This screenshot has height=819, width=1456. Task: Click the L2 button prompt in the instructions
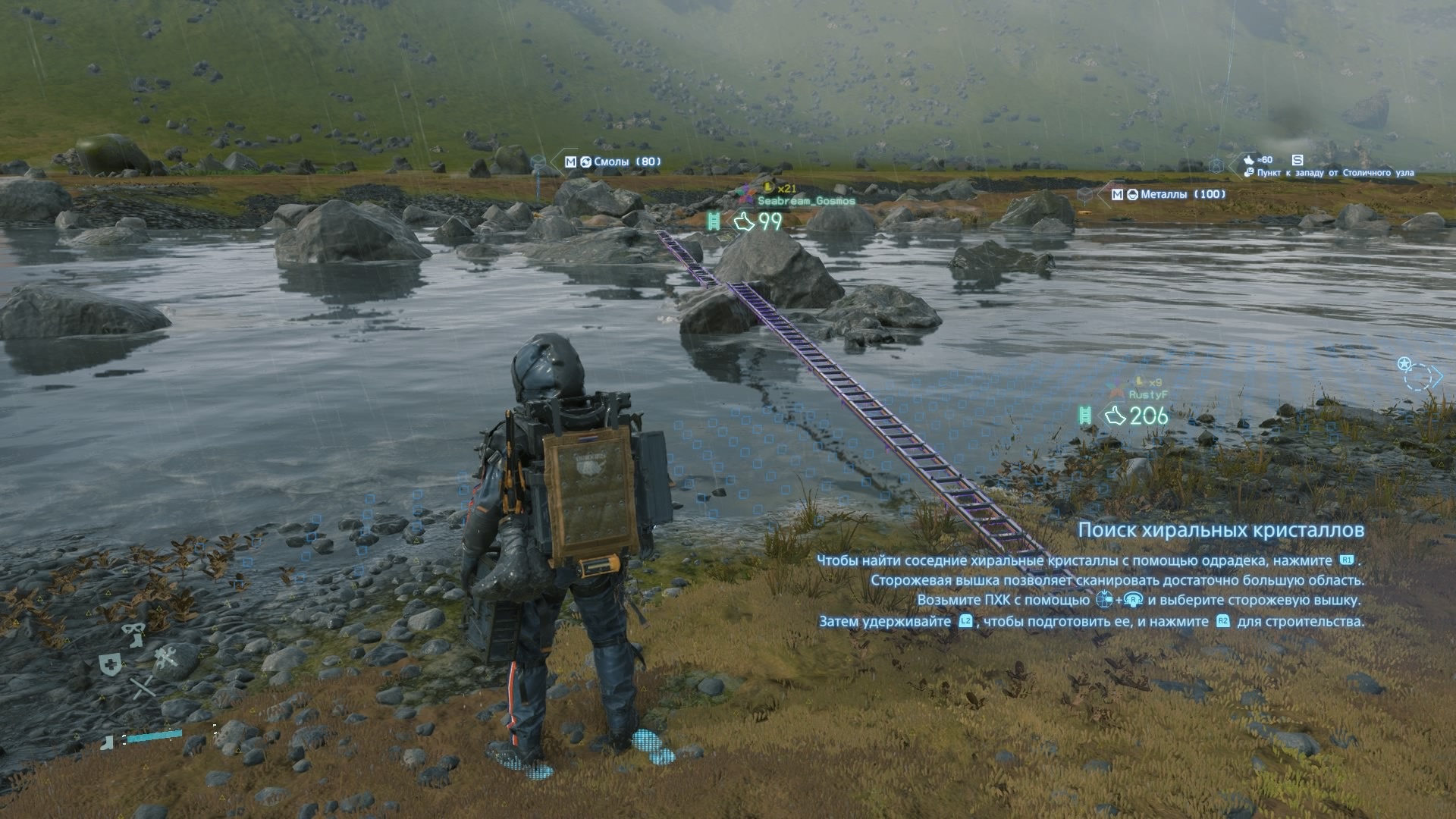965,622
